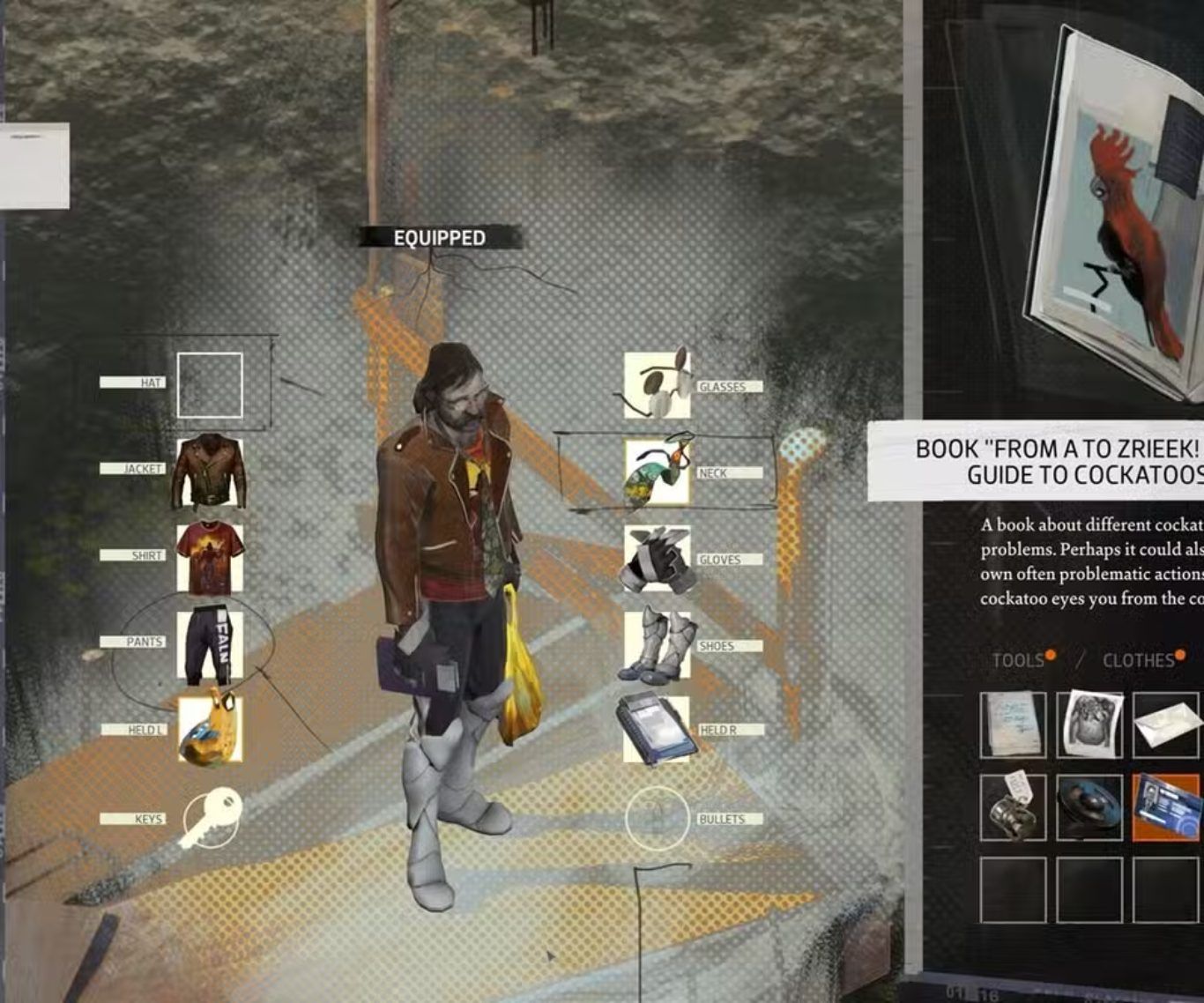The height and width of the screenshot is (1003, 1204).
Task: Select the armored gloves slot
Action: point(658,560)
